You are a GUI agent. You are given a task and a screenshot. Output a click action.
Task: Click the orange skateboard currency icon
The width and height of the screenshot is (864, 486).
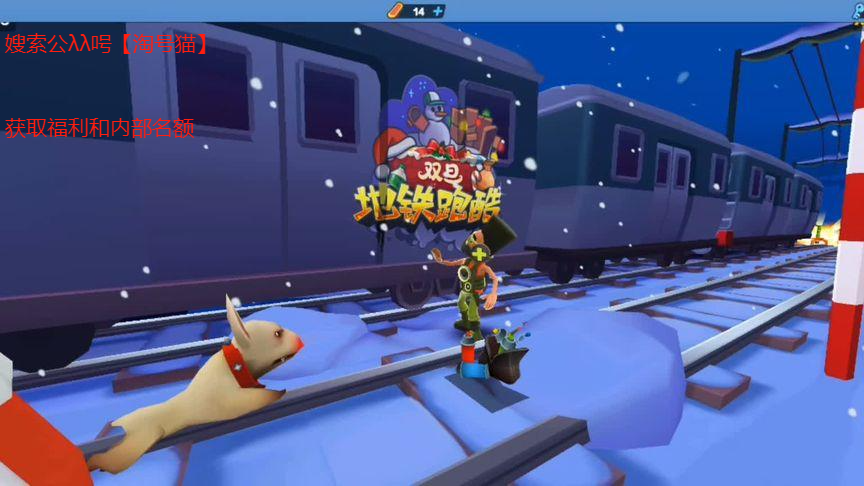pyautogui.click(x=395, y=11)
